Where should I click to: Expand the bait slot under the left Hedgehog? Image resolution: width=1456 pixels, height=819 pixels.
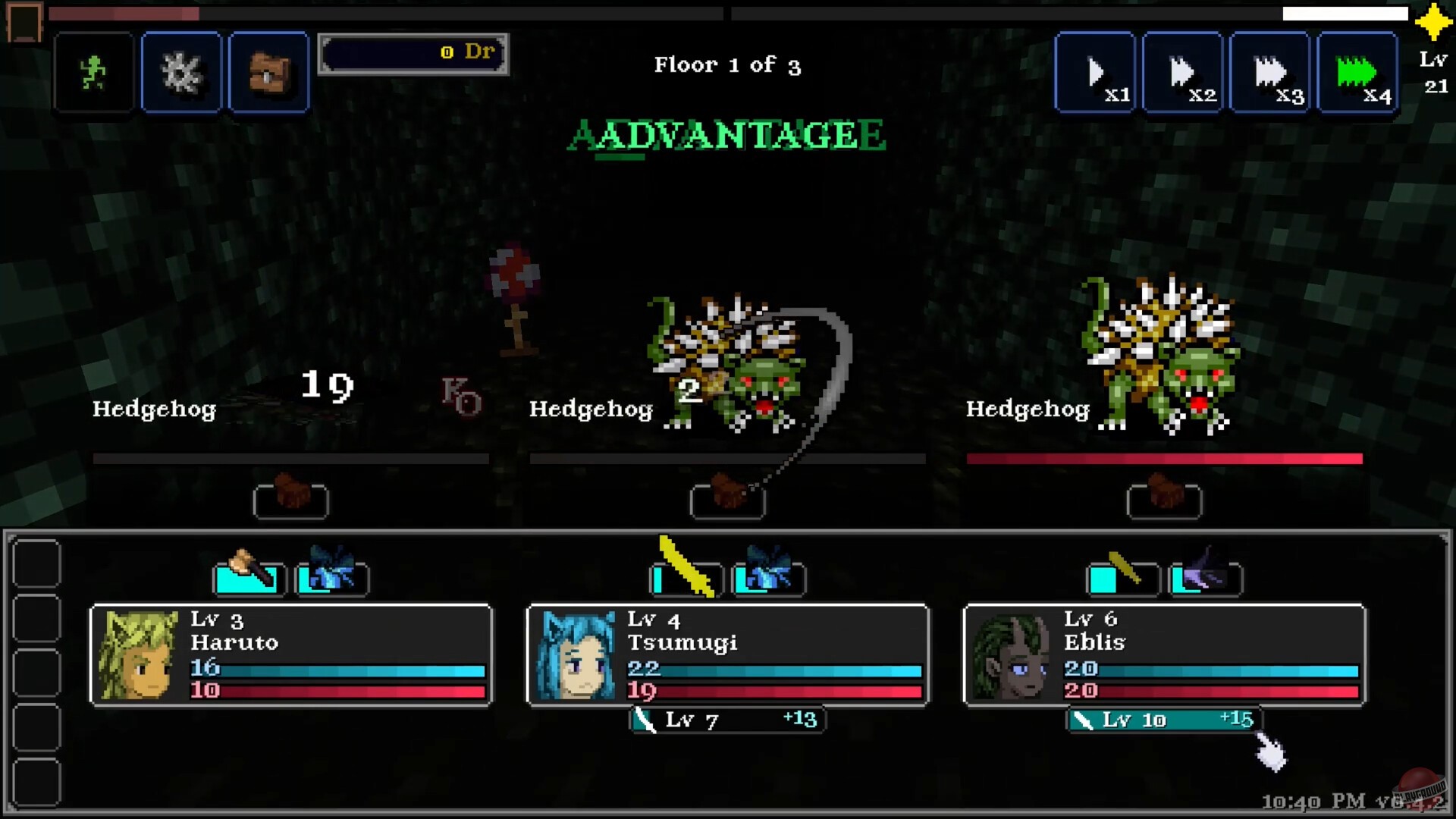[x=290, y=500]
